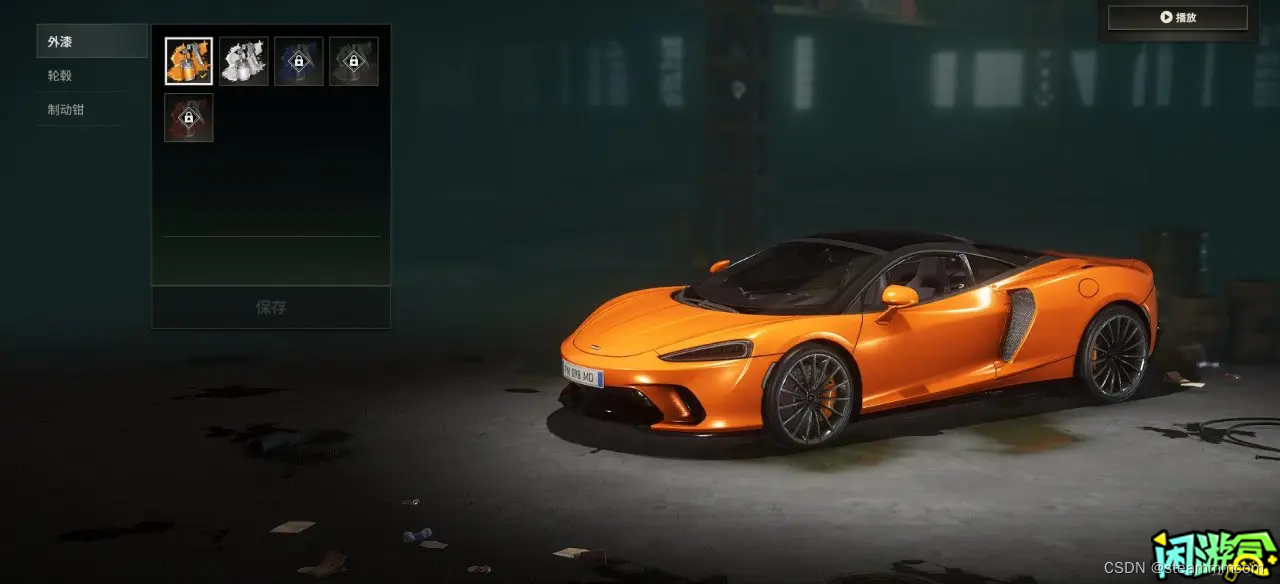This screenshot has height=584, width=1280.
Task: Choose the orange paint swatch
Action: (189, 61)
